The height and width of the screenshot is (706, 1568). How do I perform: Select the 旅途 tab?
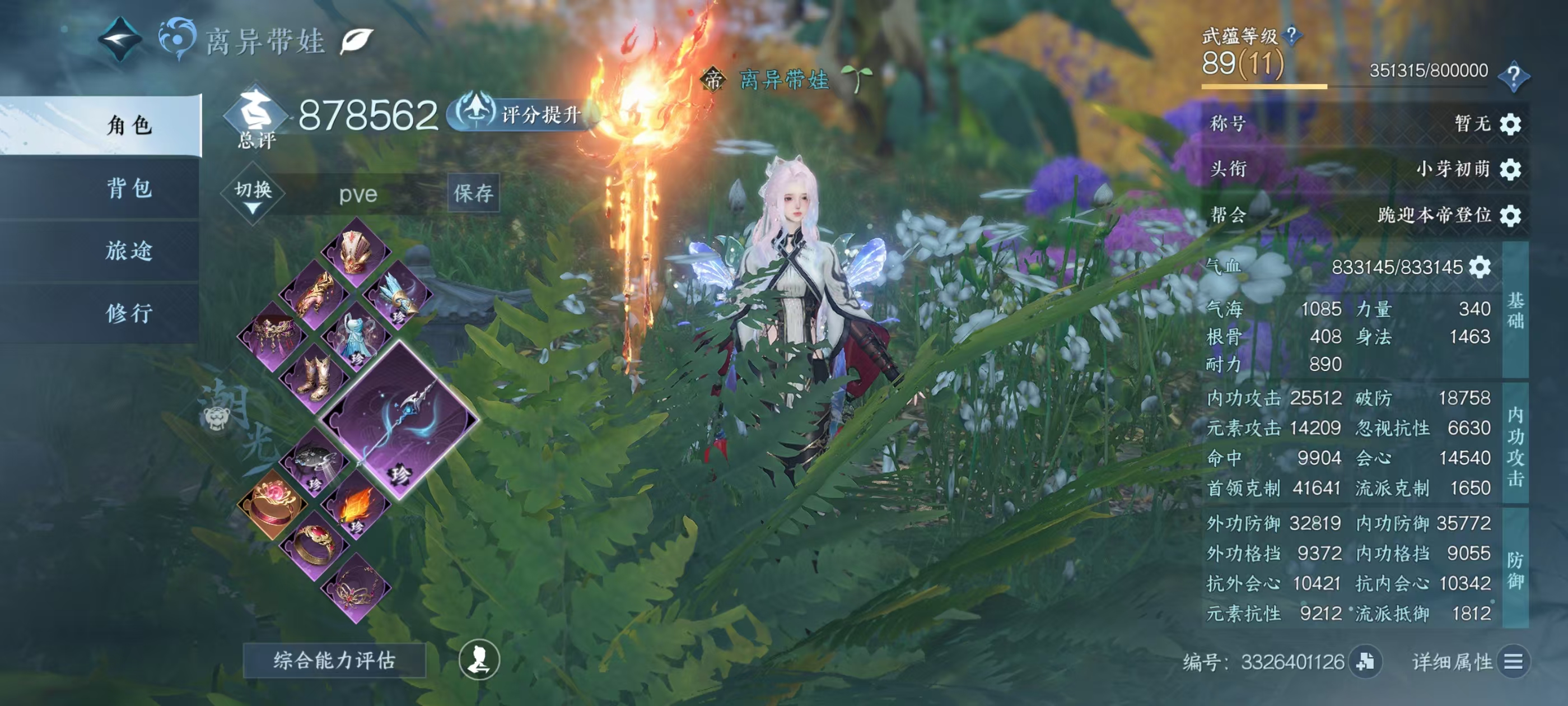(x=129, y=250)
